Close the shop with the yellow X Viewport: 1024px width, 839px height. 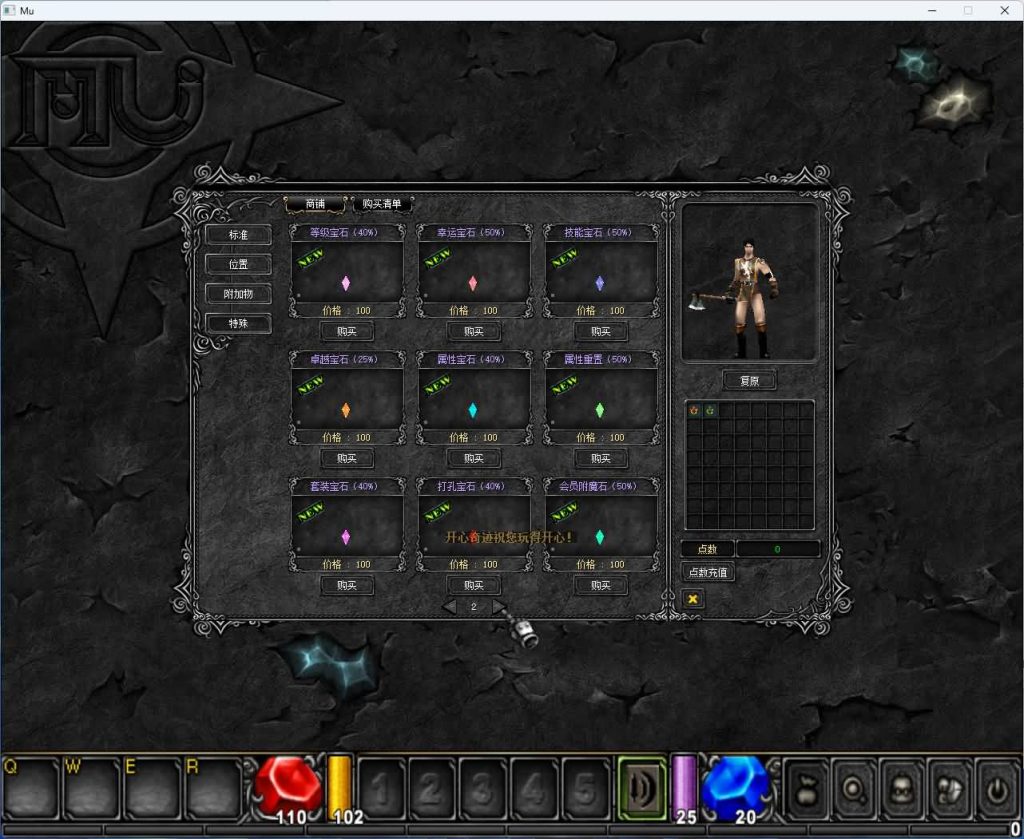point(692,599)
